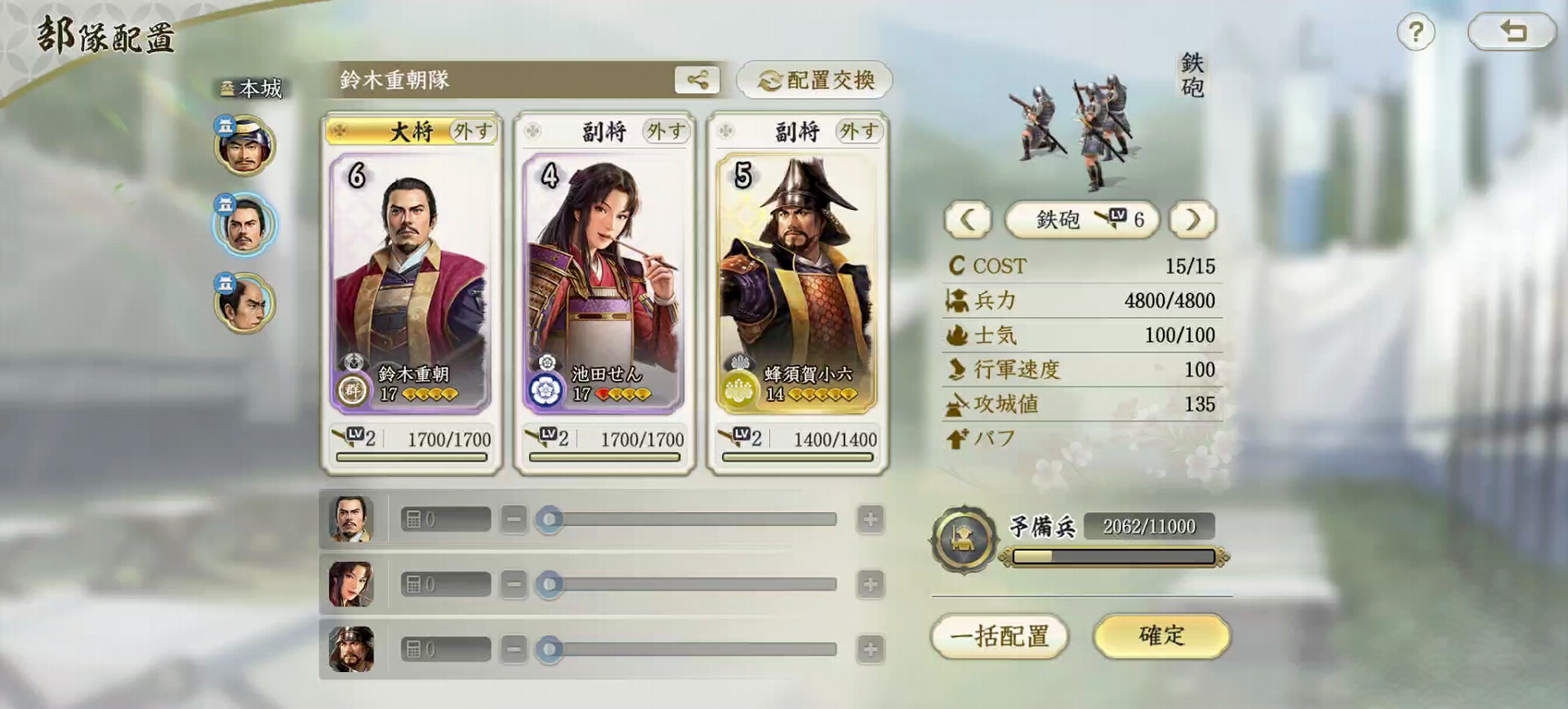
Task: Select 蜂須賀小六 vice-general card
Action: coord(796,282)
